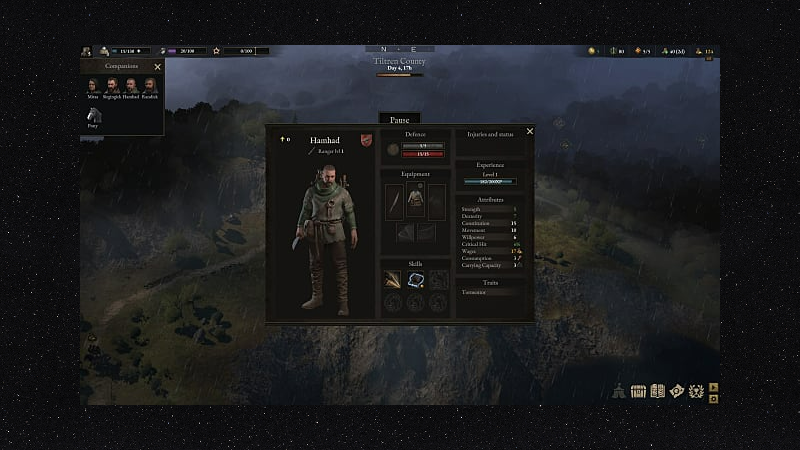
Task: Click the Termentor trait entry
Action: (x=472, y=292)
